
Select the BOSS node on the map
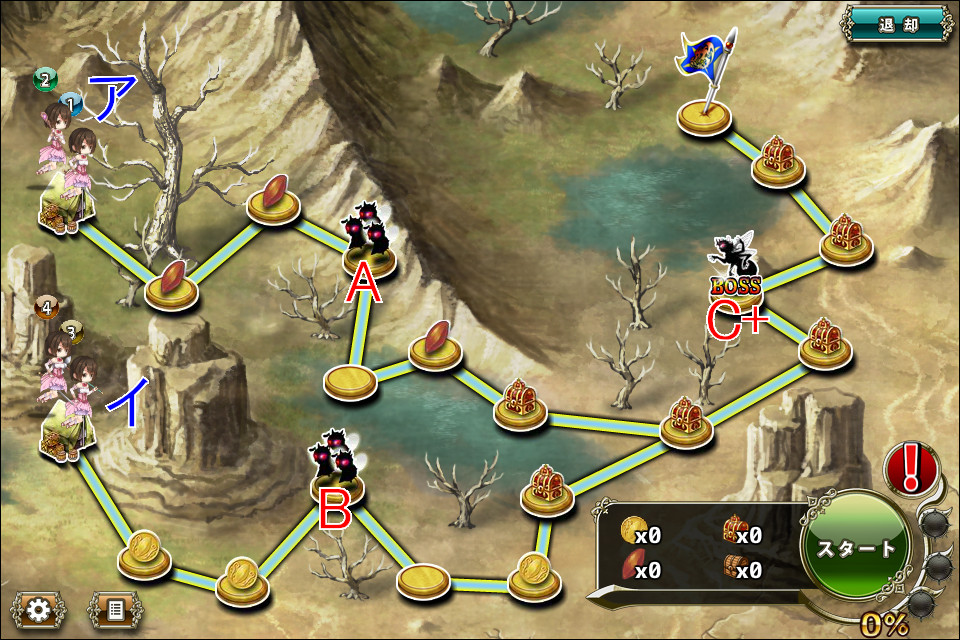[736, 275]
